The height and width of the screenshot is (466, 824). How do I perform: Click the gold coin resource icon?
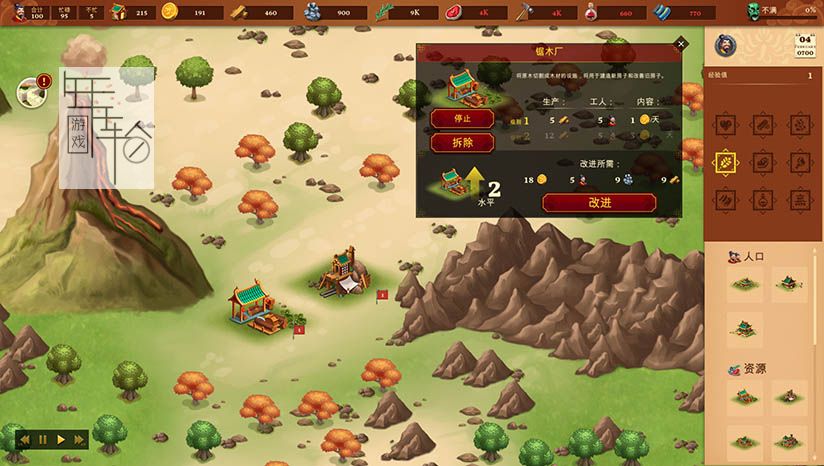169,12
